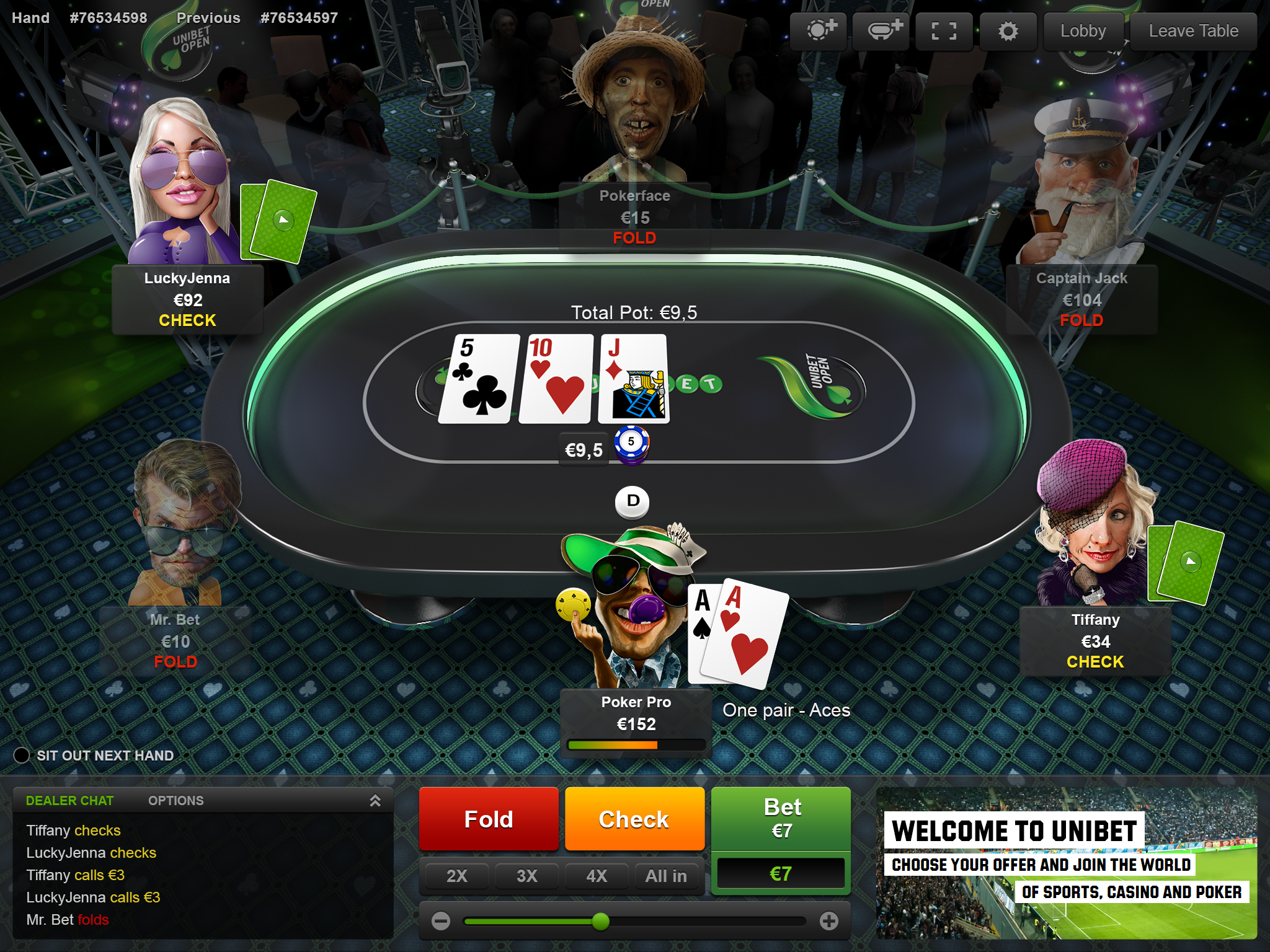Open the gear settings menu
The image size is (1270, 952).
pos(1008,31)
